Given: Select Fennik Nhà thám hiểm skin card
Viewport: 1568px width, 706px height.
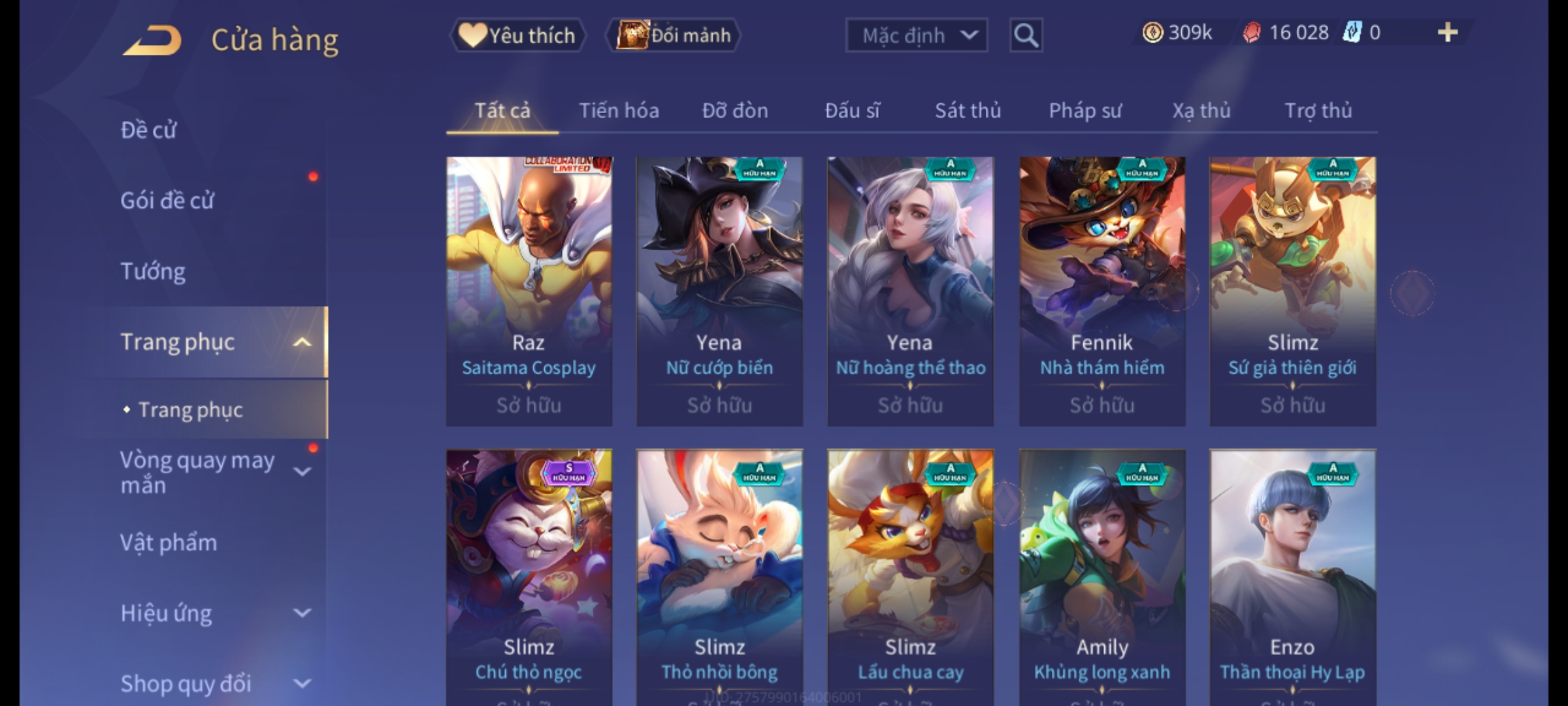Looking at the screenshot, I should 1102,291.
